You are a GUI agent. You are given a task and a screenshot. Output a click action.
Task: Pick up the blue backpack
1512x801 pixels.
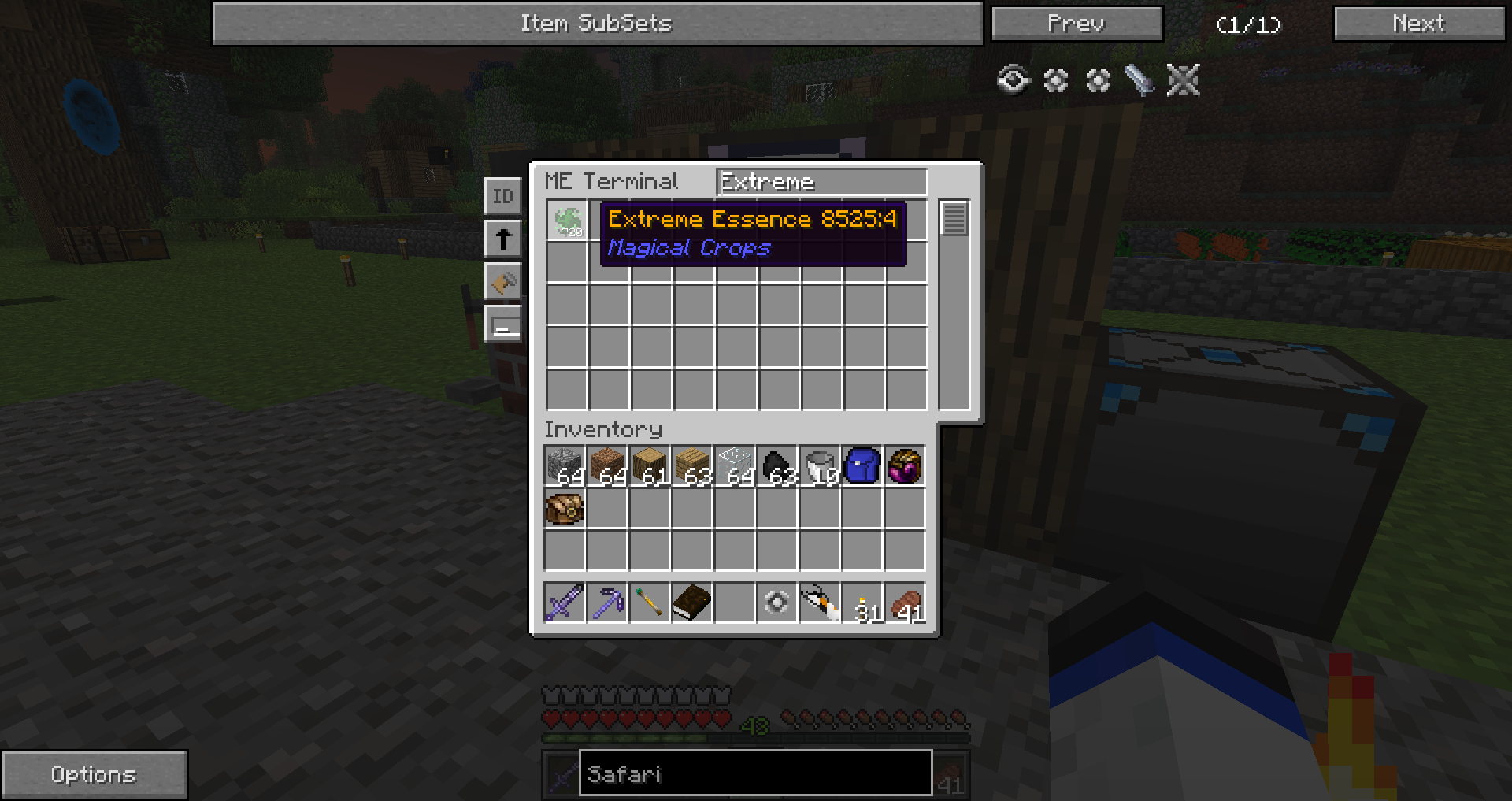coord(862,465)
